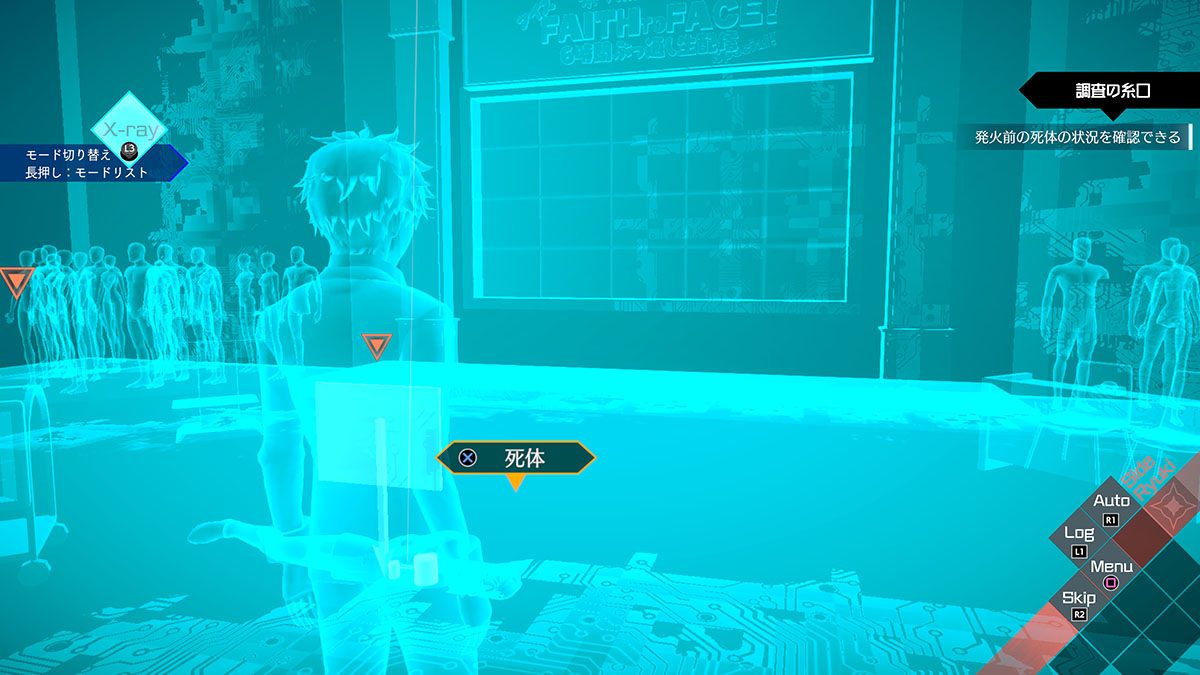Open the Menu tile
This screenshot has width=1200, height=675.
point(1111,572)
